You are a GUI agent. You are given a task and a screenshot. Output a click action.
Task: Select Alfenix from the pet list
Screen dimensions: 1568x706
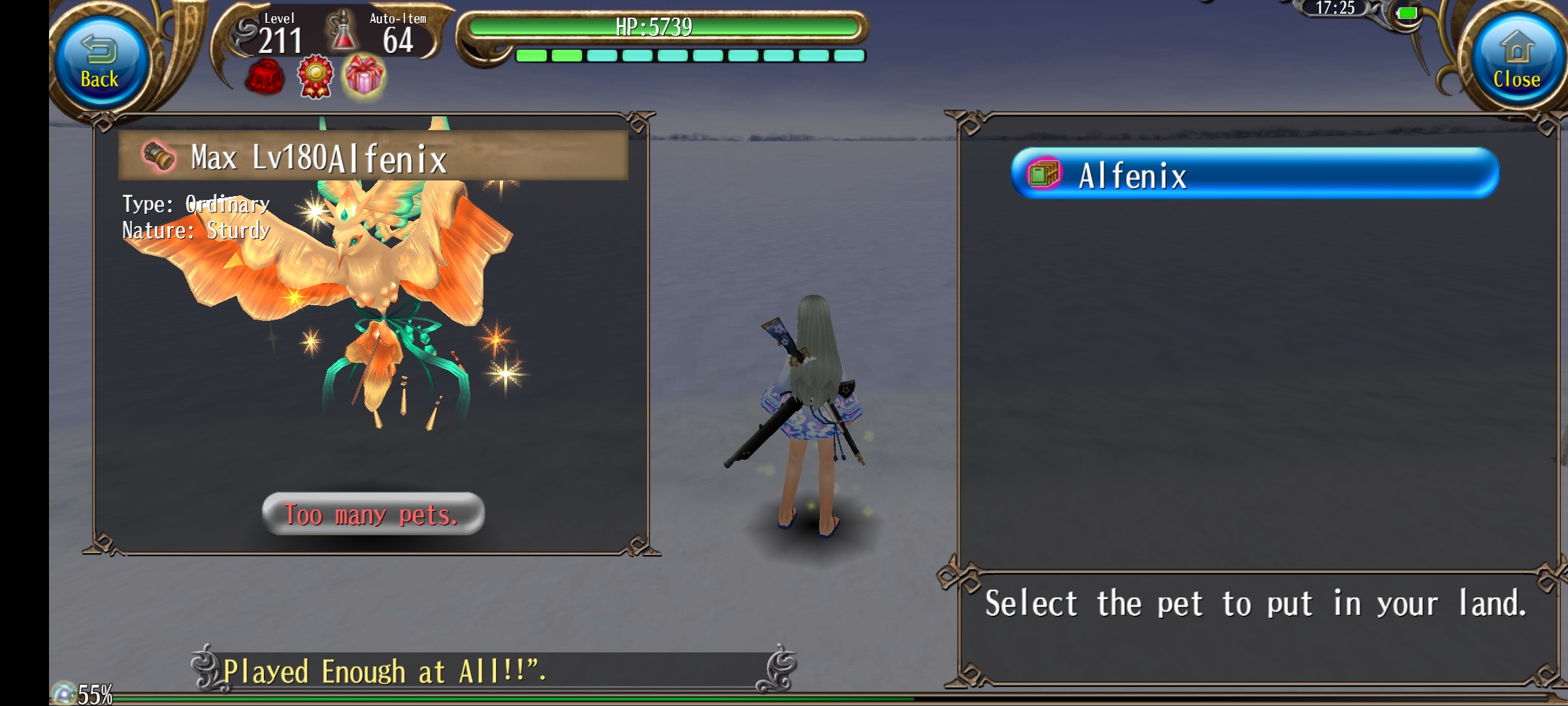pyautogui.click(x=1254, y=174)
